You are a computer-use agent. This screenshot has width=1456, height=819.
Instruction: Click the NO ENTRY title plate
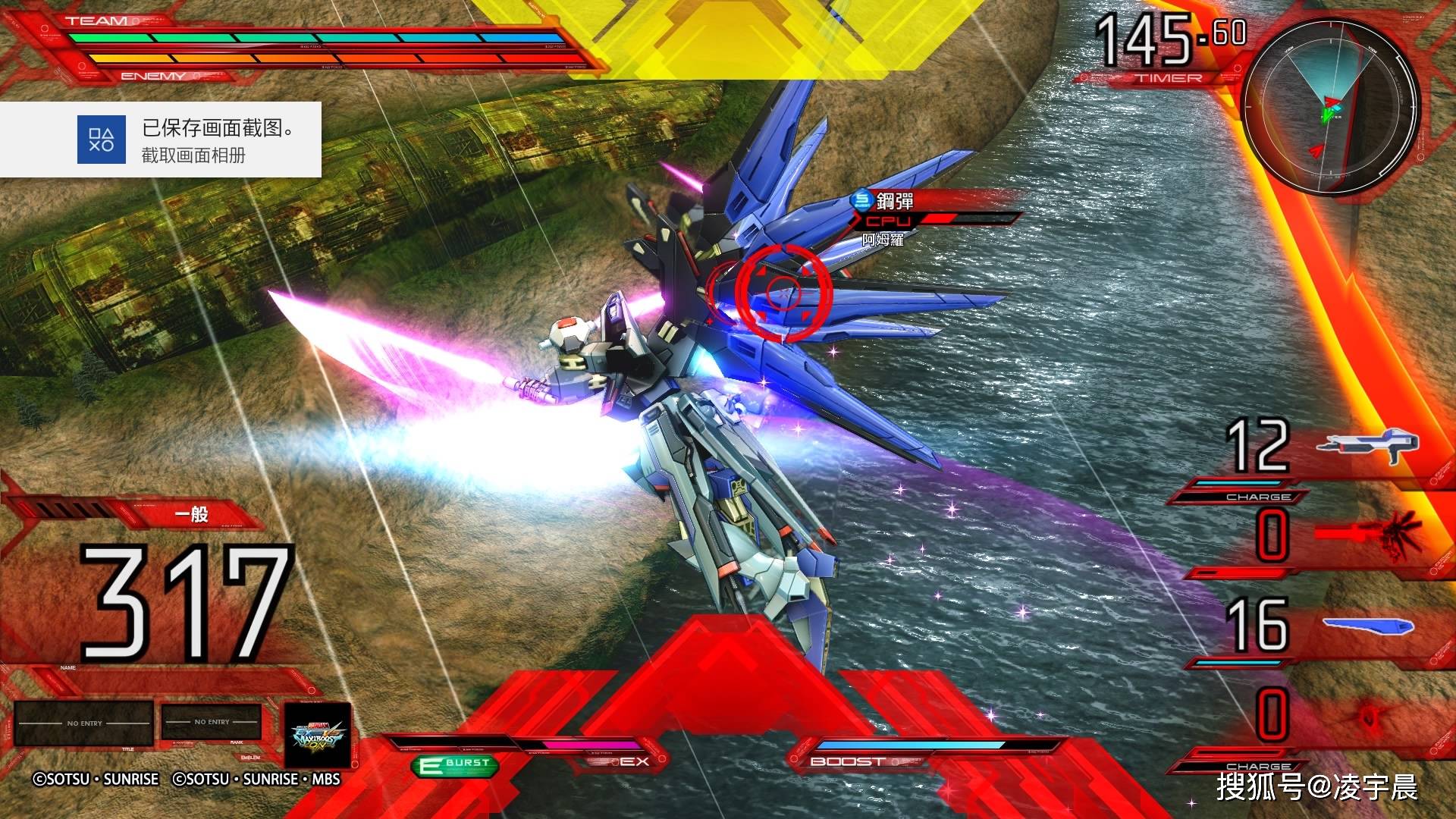tap(83, 723)
